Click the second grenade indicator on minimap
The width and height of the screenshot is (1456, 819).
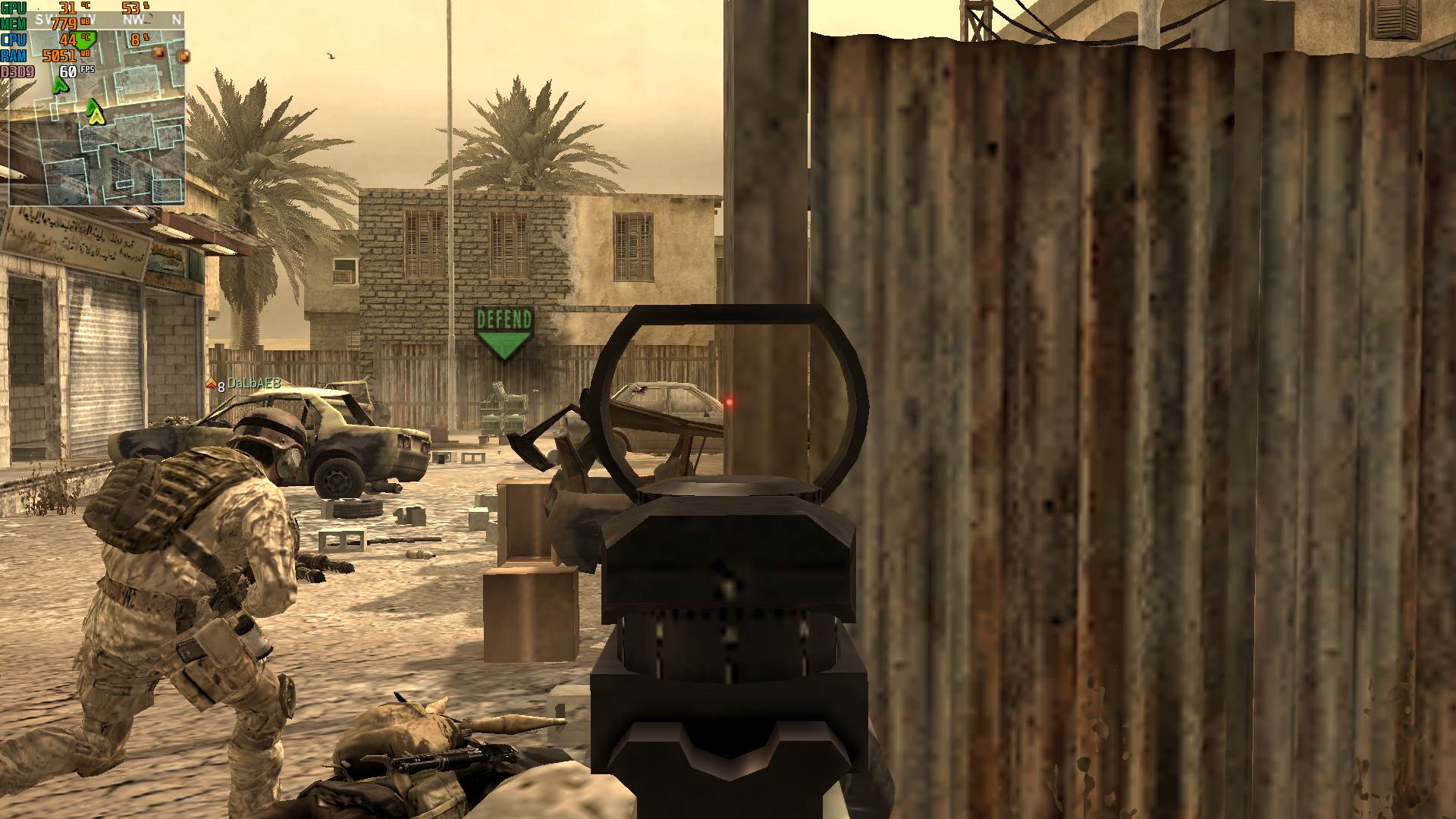pyautogui.click(x=185, y=57)
